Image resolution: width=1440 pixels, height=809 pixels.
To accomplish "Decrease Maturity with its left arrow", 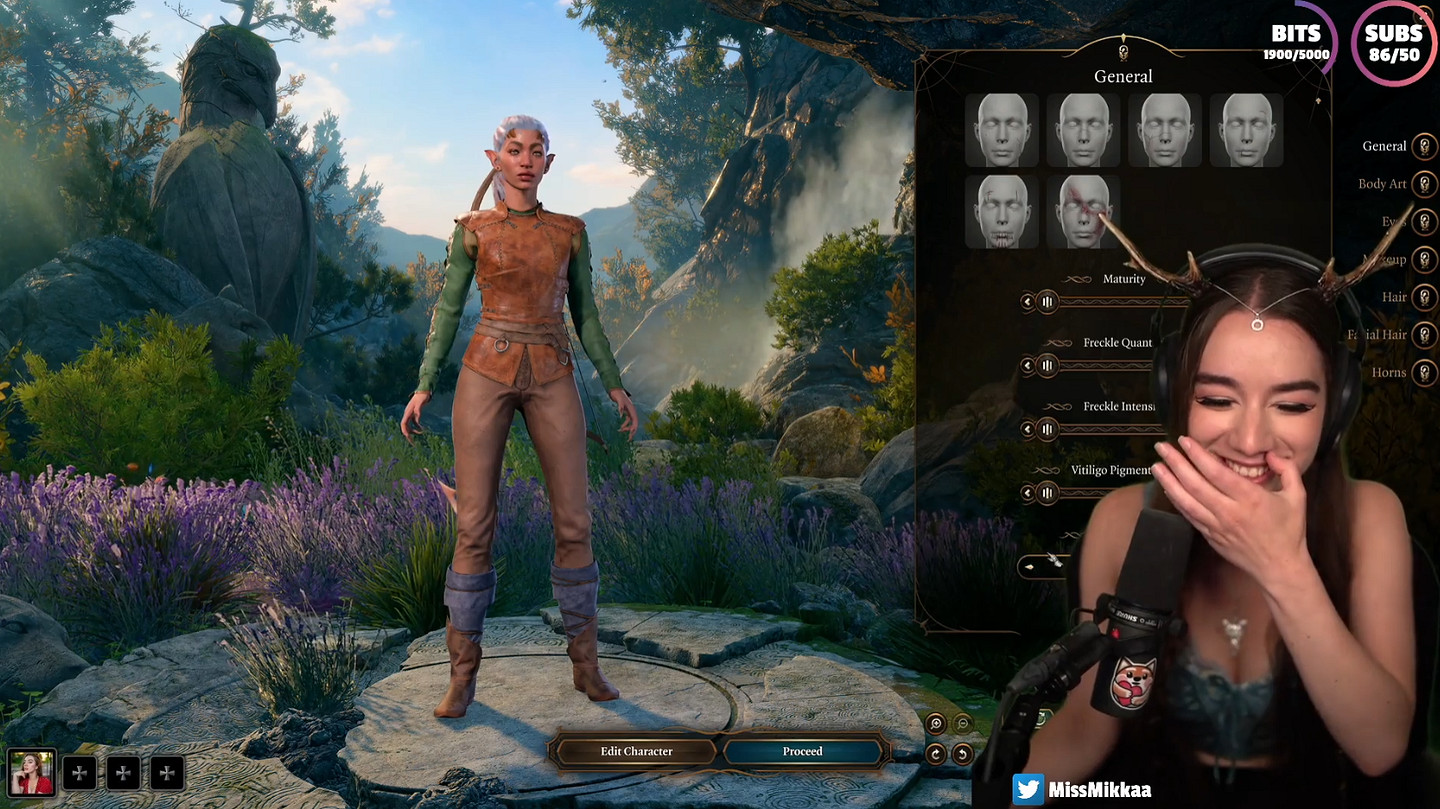I will (1026, 302).
